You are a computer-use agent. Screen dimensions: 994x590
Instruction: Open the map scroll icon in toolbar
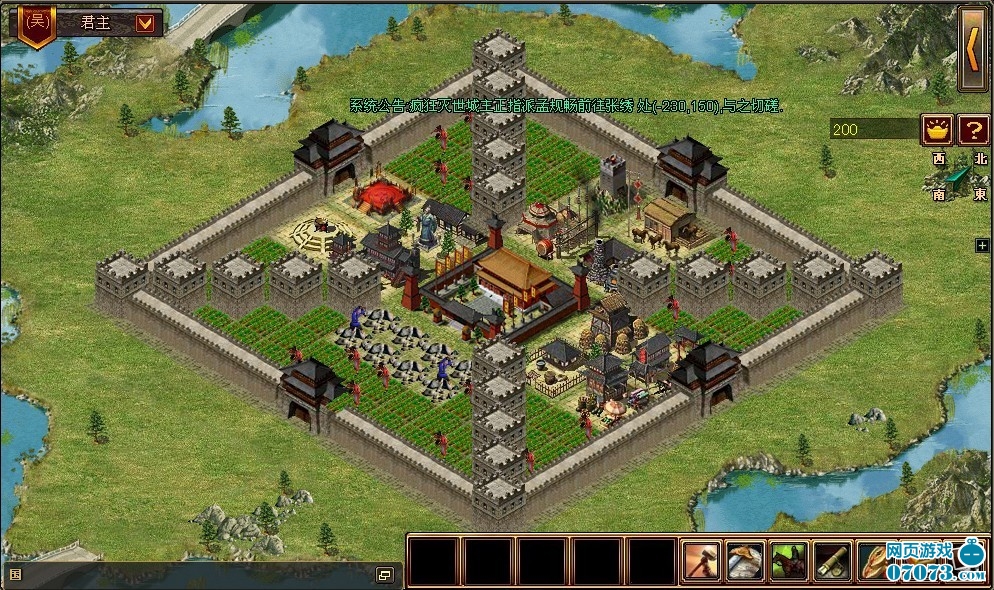point(745,561)
